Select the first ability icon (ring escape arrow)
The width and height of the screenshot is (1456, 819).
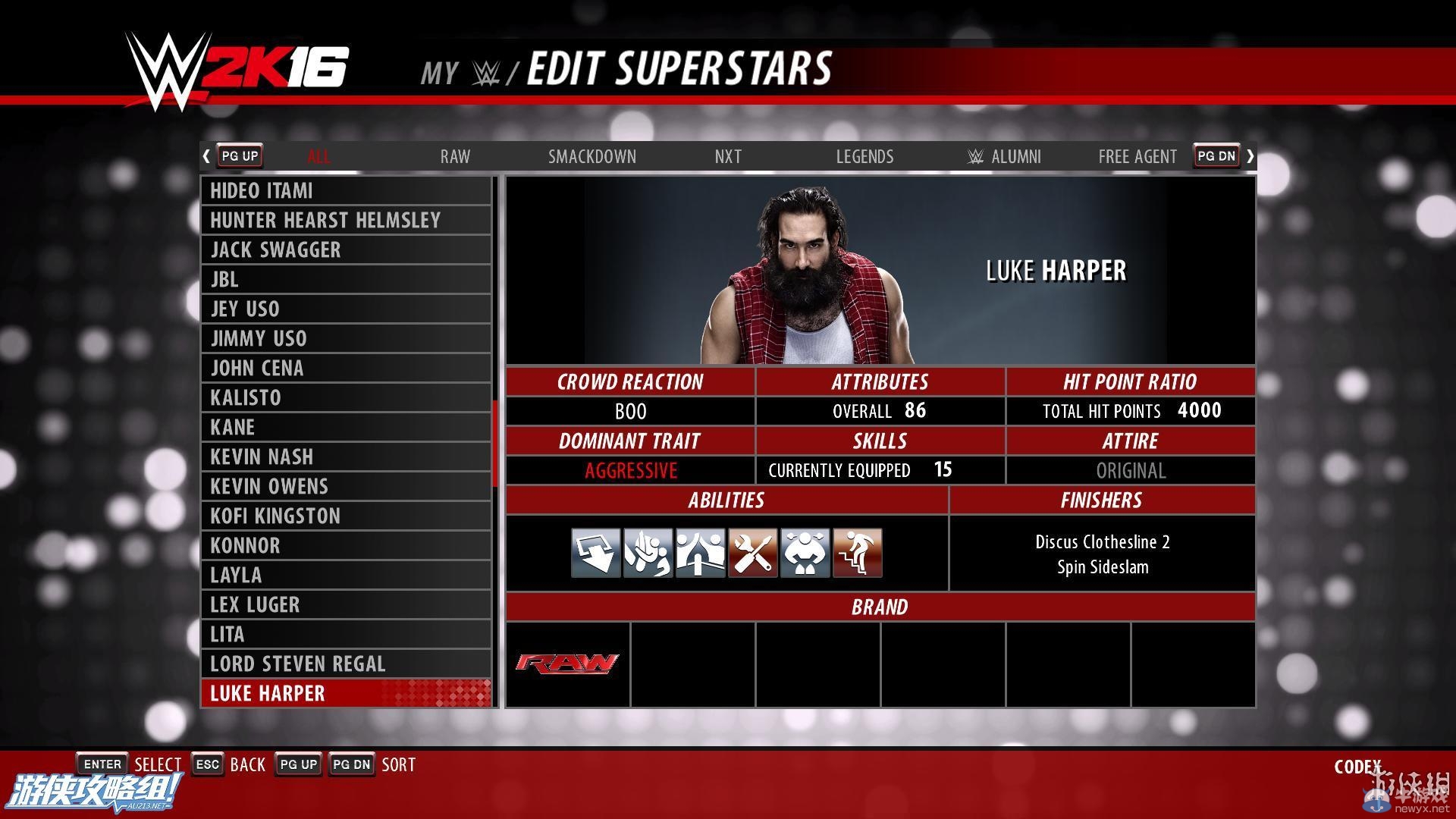point(596,552)
